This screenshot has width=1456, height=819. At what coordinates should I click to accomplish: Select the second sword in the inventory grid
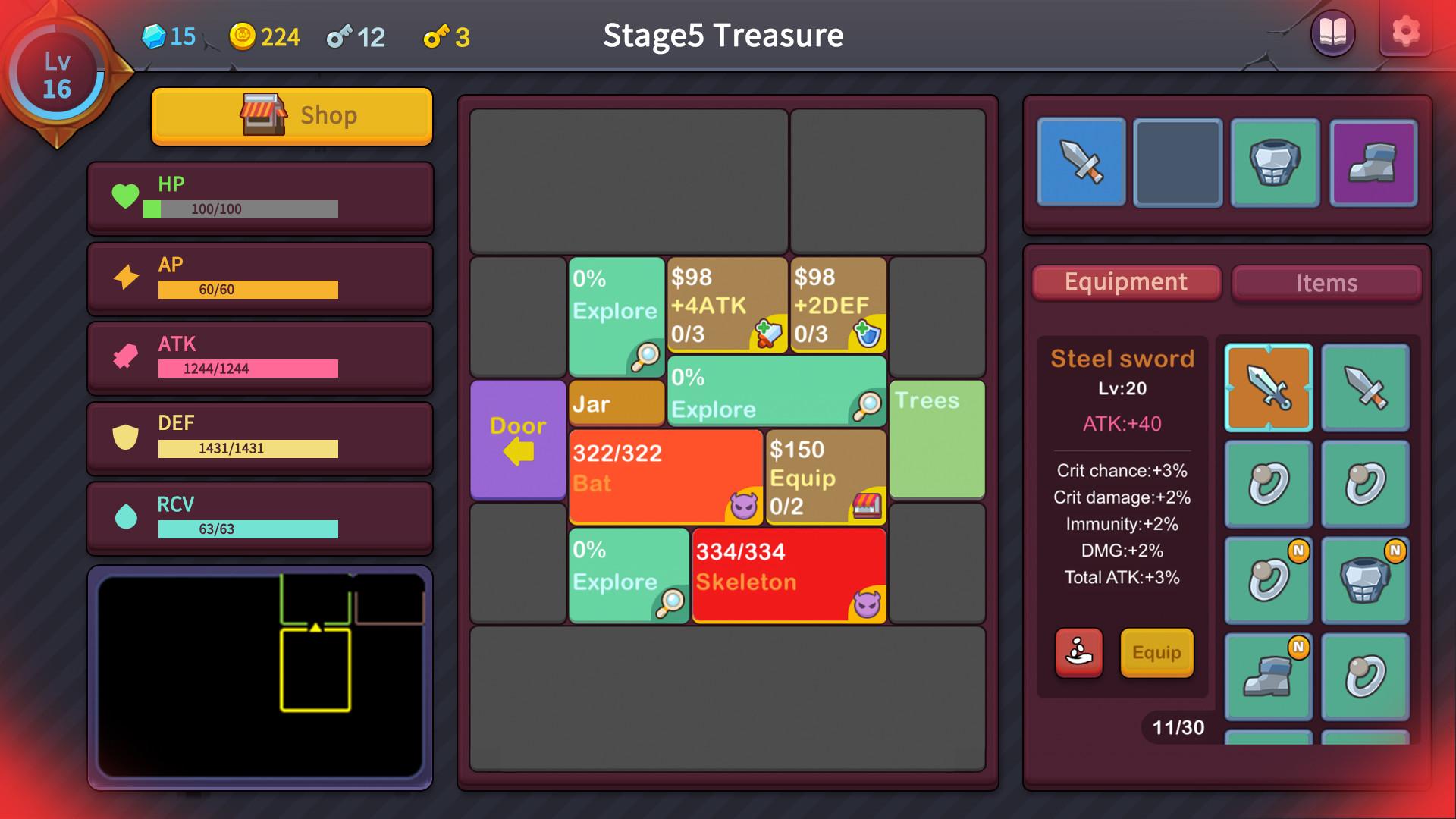(1364, 388)
